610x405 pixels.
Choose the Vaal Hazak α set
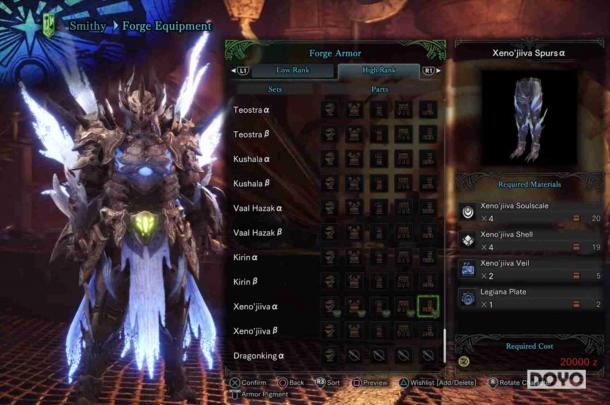point(258,208)
